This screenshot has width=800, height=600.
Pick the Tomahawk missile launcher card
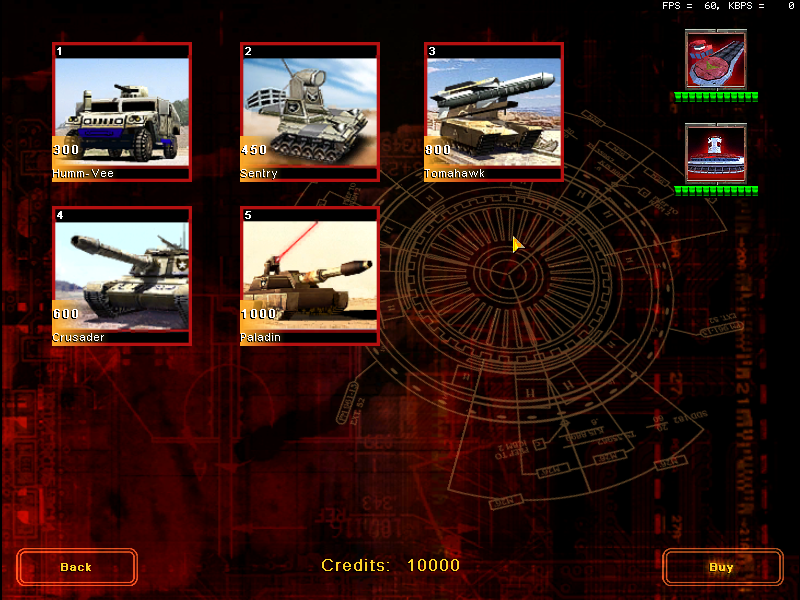click(493, 111)
